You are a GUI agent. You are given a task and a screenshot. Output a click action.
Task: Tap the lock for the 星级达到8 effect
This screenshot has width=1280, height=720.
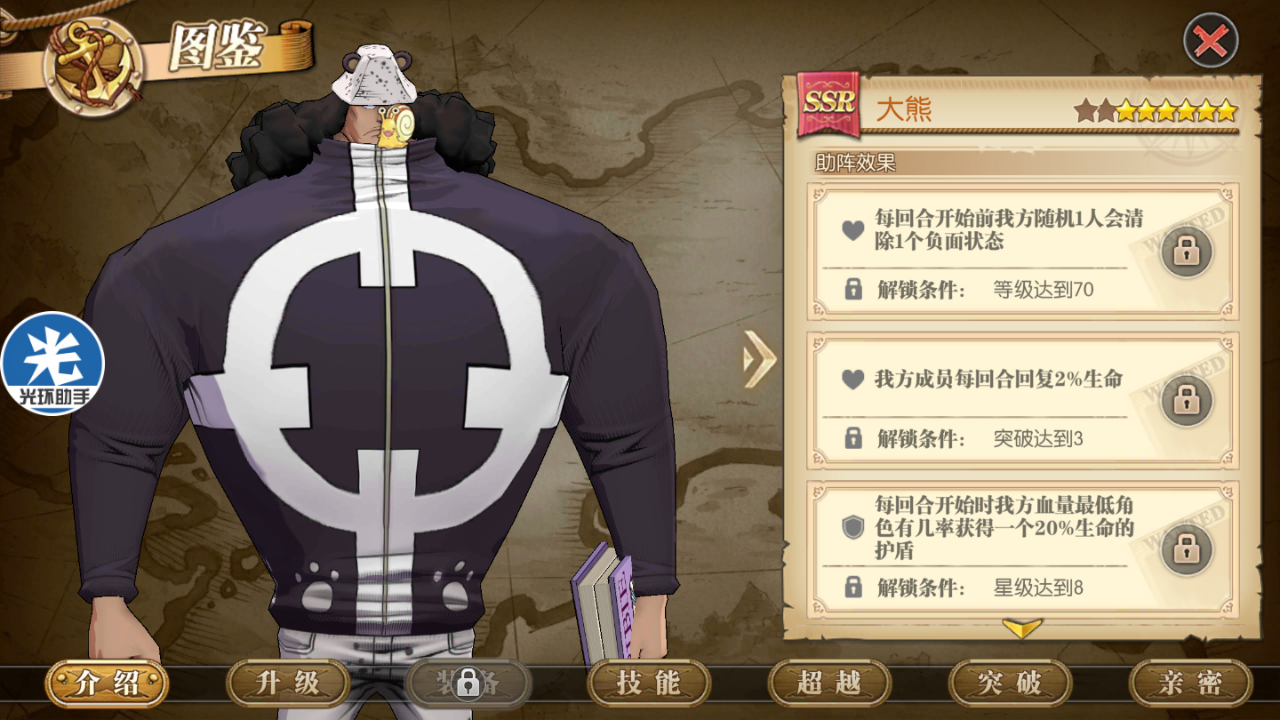pyautogui.click(x=1186, y=549)
